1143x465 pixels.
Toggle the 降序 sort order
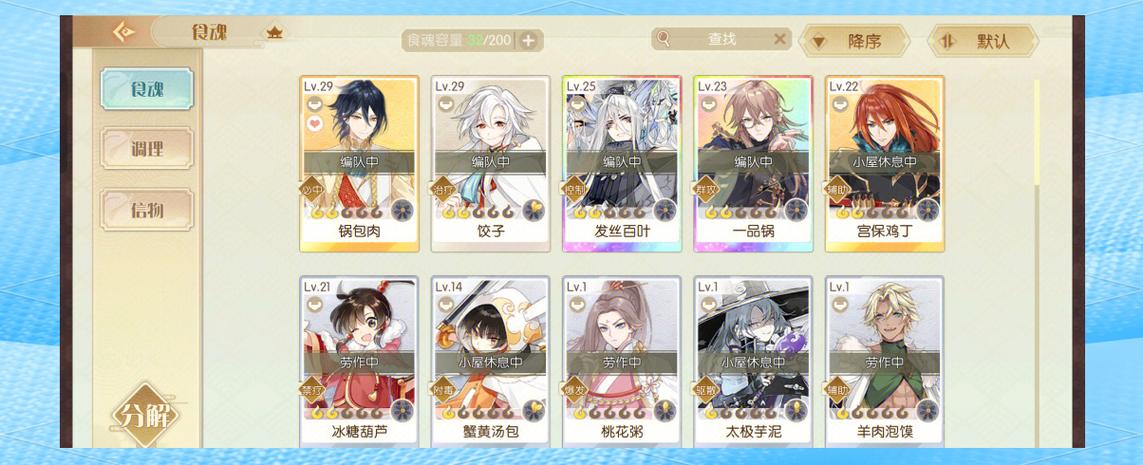855,41
